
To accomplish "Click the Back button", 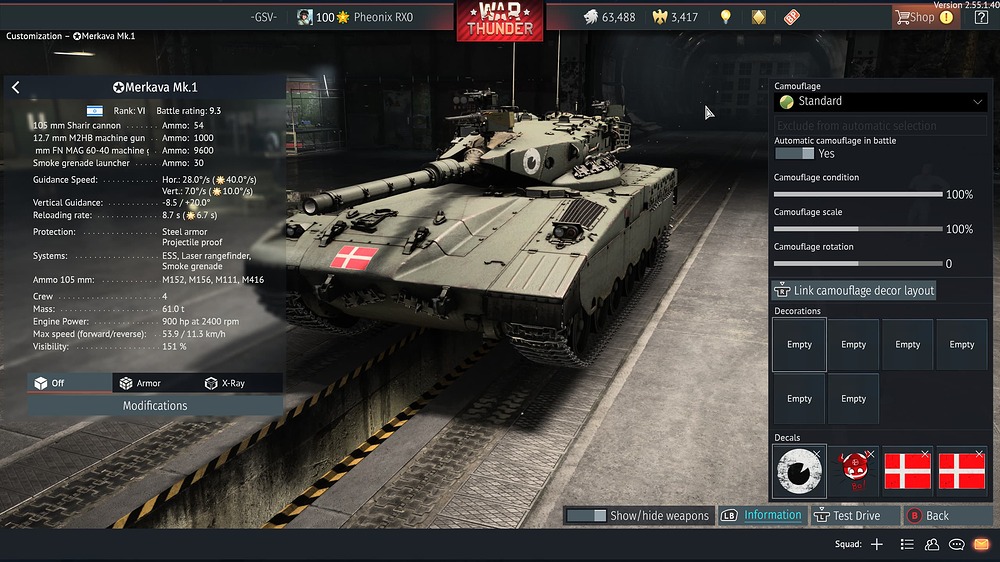I will (928, 516).
